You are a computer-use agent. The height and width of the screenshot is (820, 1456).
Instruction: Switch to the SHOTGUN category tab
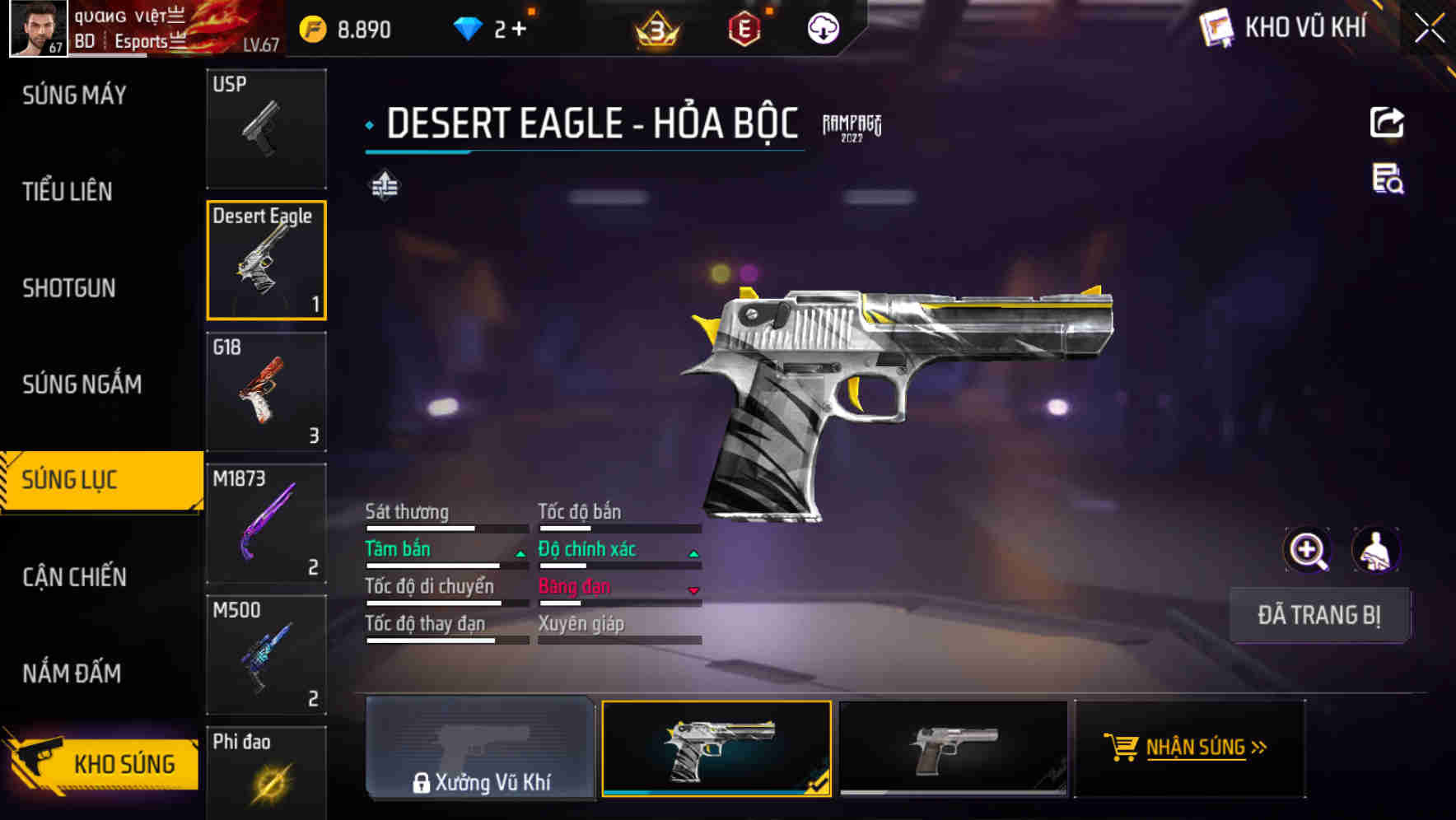click(70, 288)
